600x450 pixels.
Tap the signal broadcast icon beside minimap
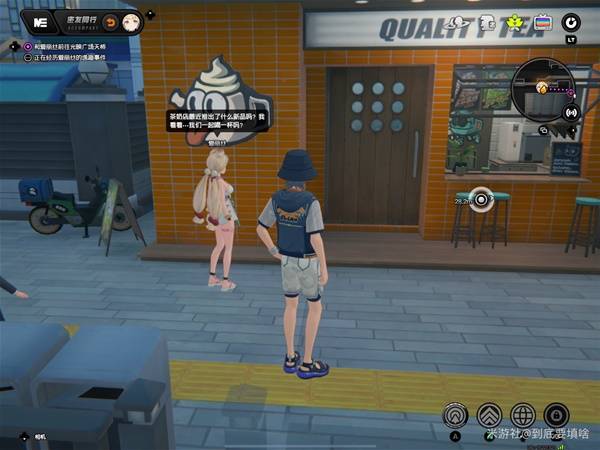coord(571,112)
